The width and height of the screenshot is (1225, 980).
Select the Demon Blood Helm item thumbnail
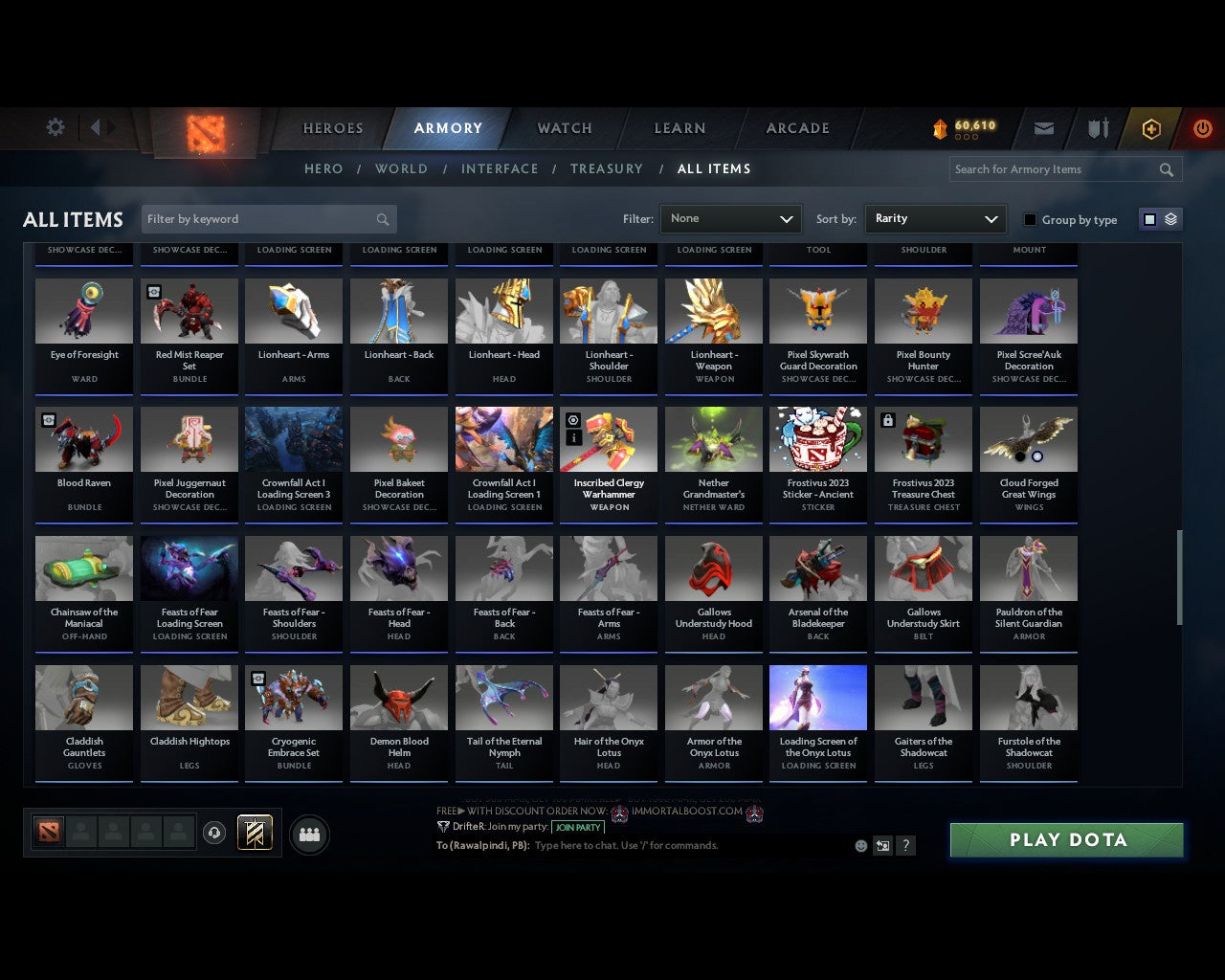pyautogui.click(x=399, y=697)
